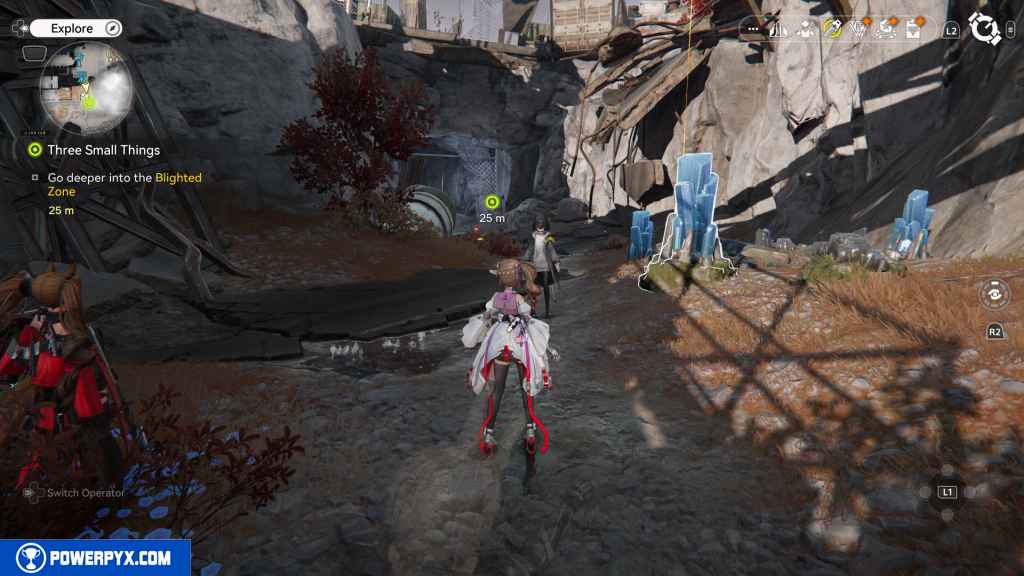The image size is (1024, 576).
Task: Open the circular minimap
Action: (86, 88)
